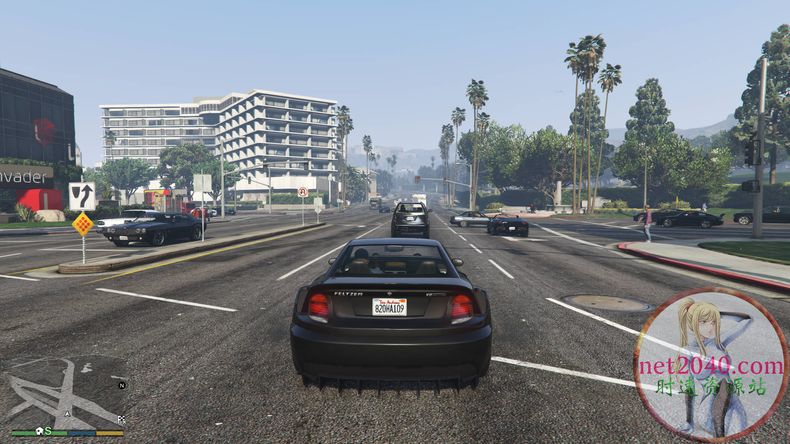Select the north compass marker on minimap
790x444 pixels.
pos(122,384)
